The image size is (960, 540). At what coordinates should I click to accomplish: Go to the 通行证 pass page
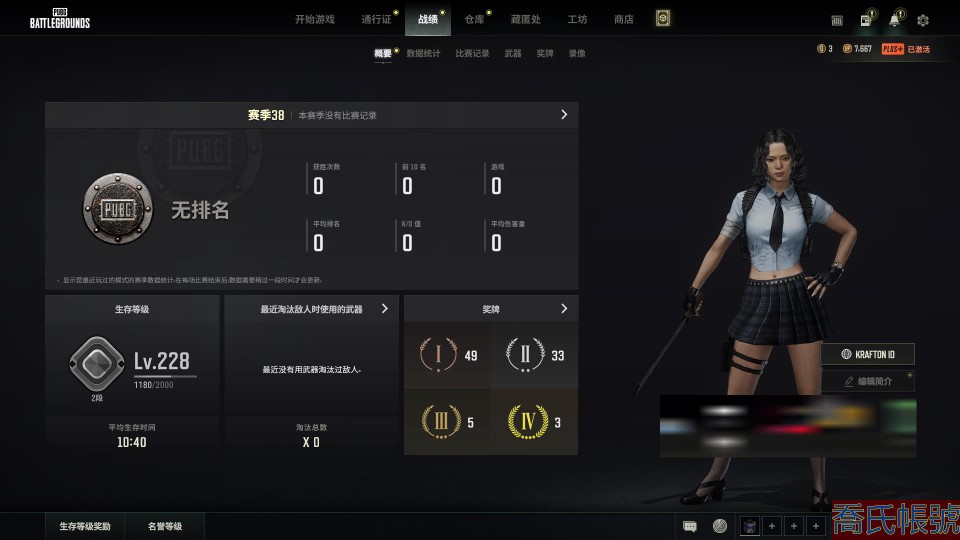click(x=376, y=19)
